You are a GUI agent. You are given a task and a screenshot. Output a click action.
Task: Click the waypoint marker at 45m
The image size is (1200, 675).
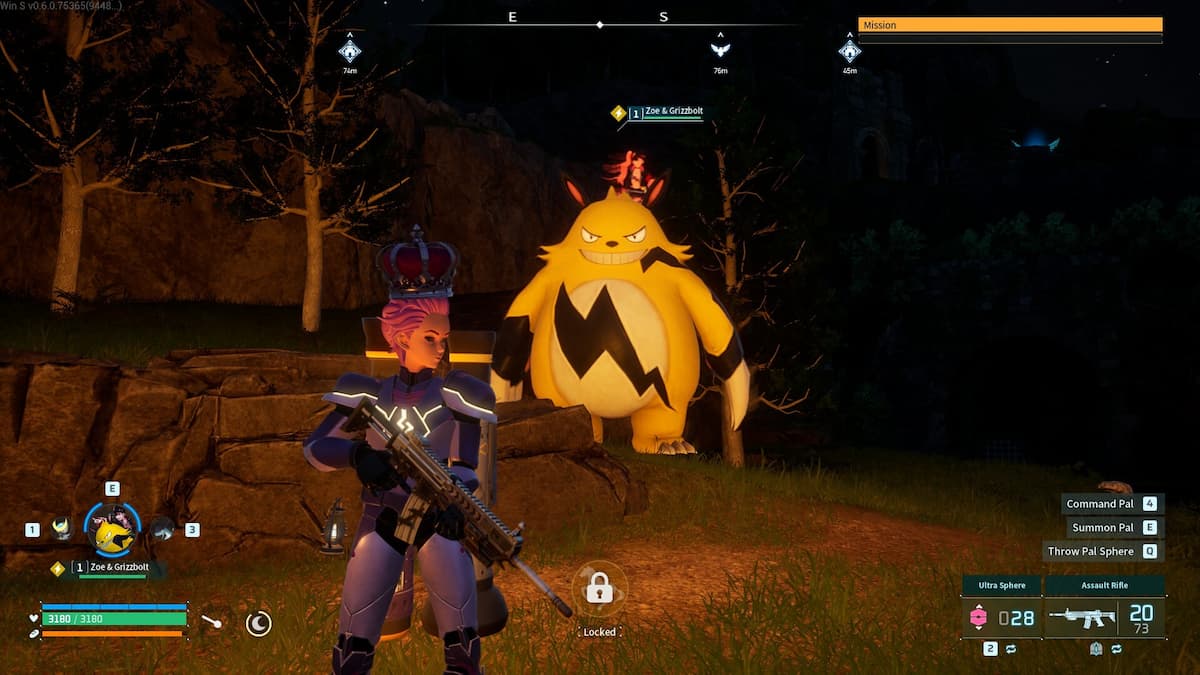point(849,49)
